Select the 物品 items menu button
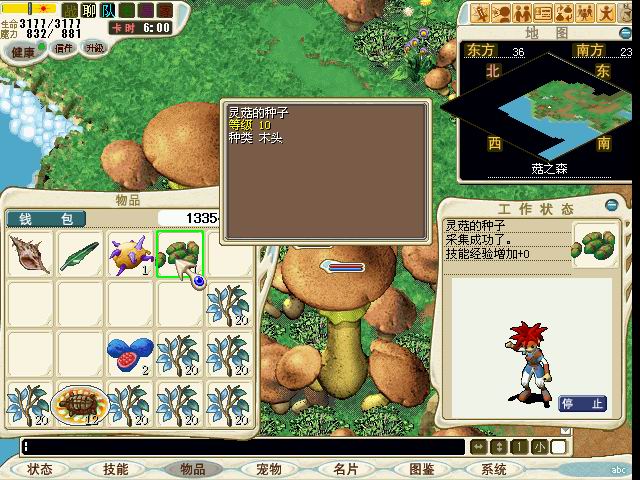Screen dimensions: 640x480 click(x=192, y=469)
